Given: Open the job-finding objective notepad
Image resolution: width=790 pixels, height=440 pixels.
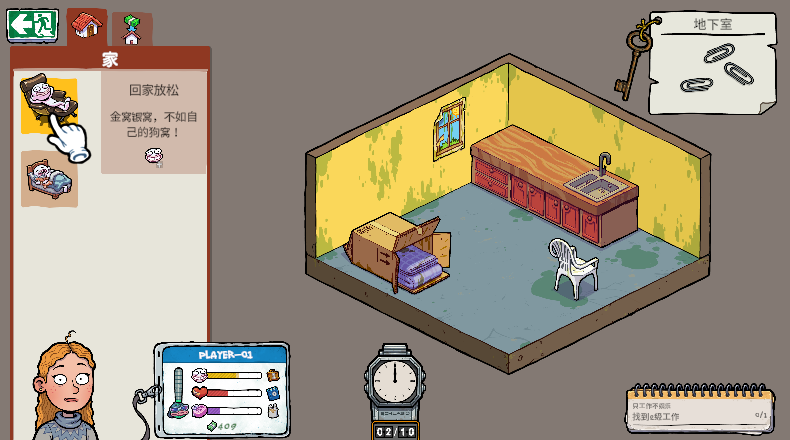Looking at the screenshot, I should click(700, 410).
